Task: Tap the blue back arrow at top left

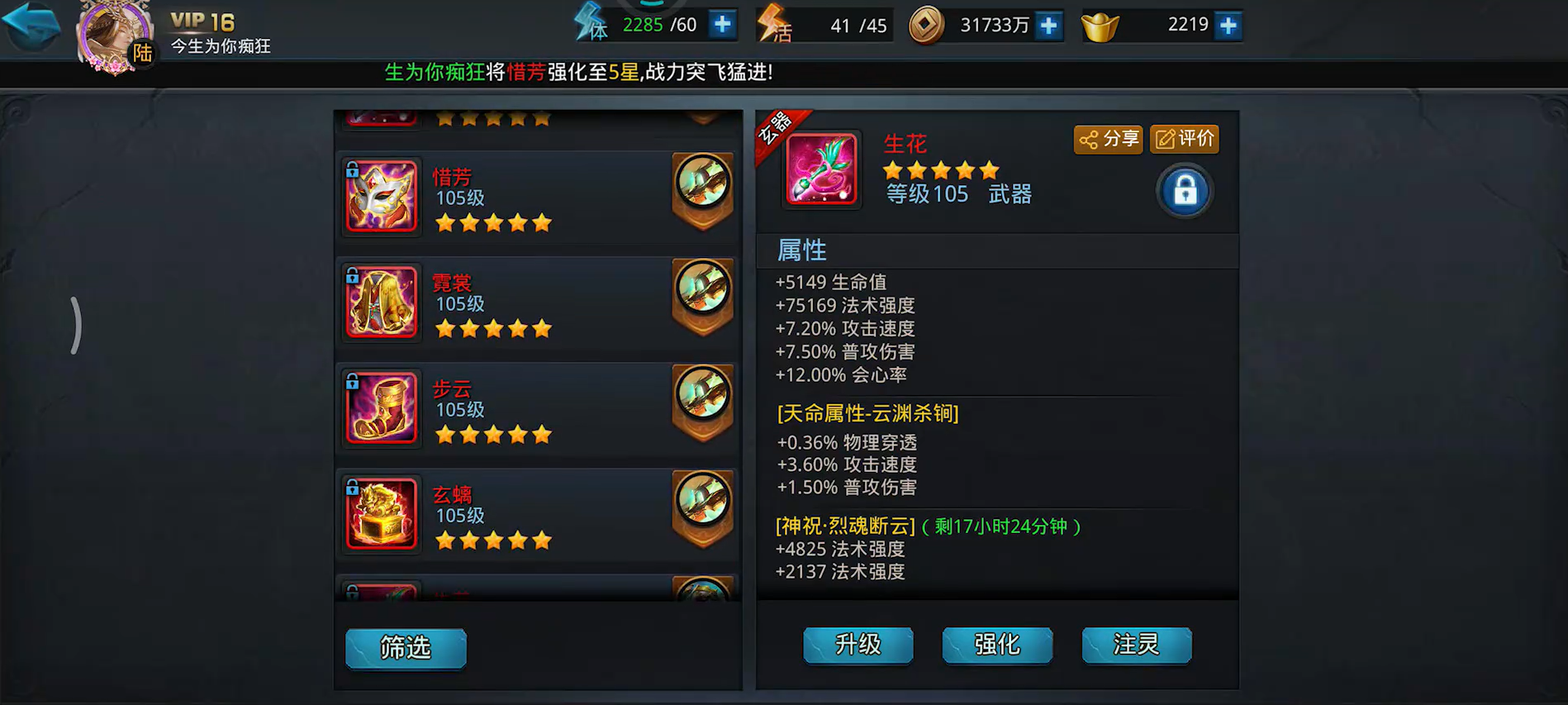Action: tap(31, 25)
